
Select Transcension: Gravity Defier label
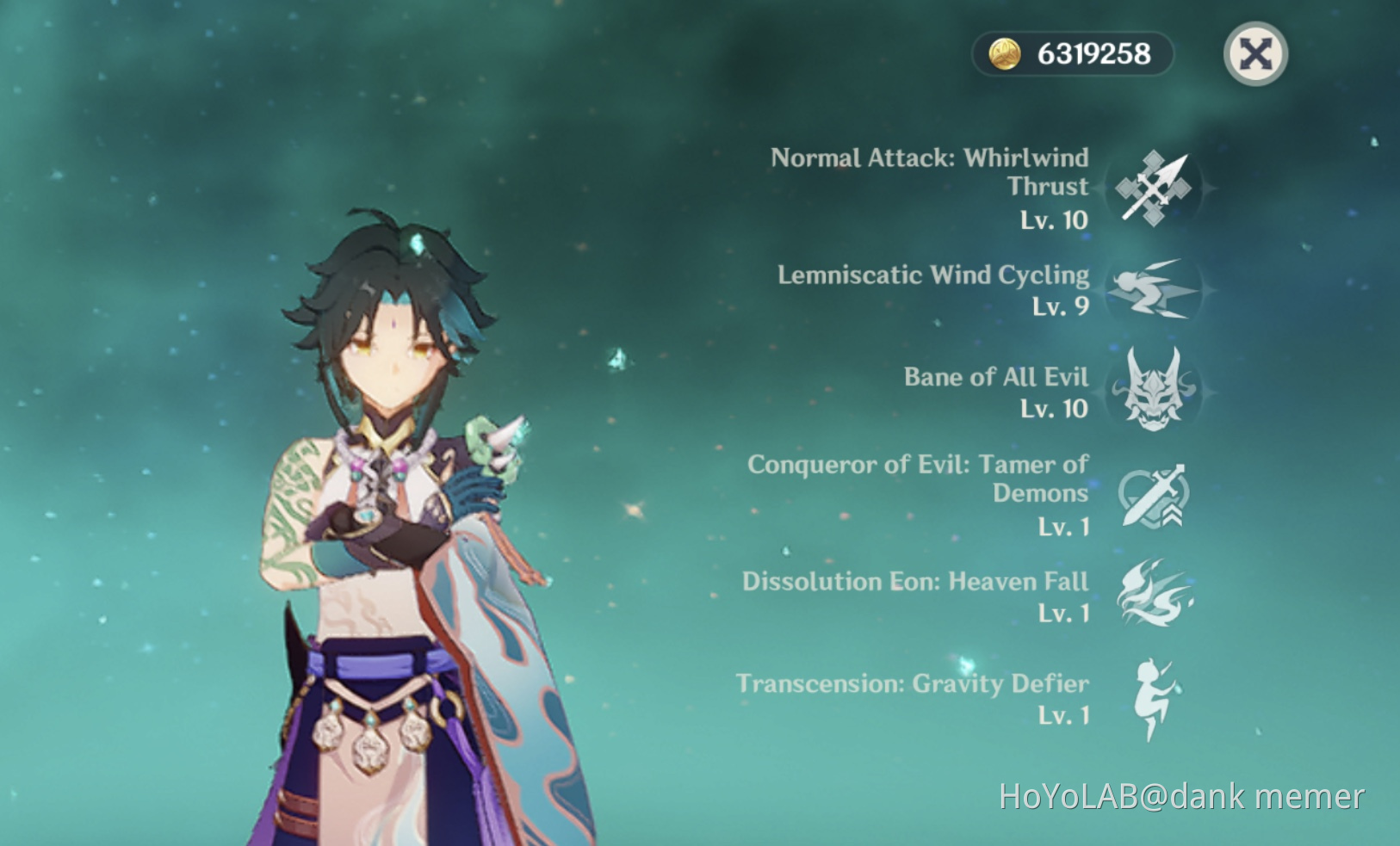[913, 684]
